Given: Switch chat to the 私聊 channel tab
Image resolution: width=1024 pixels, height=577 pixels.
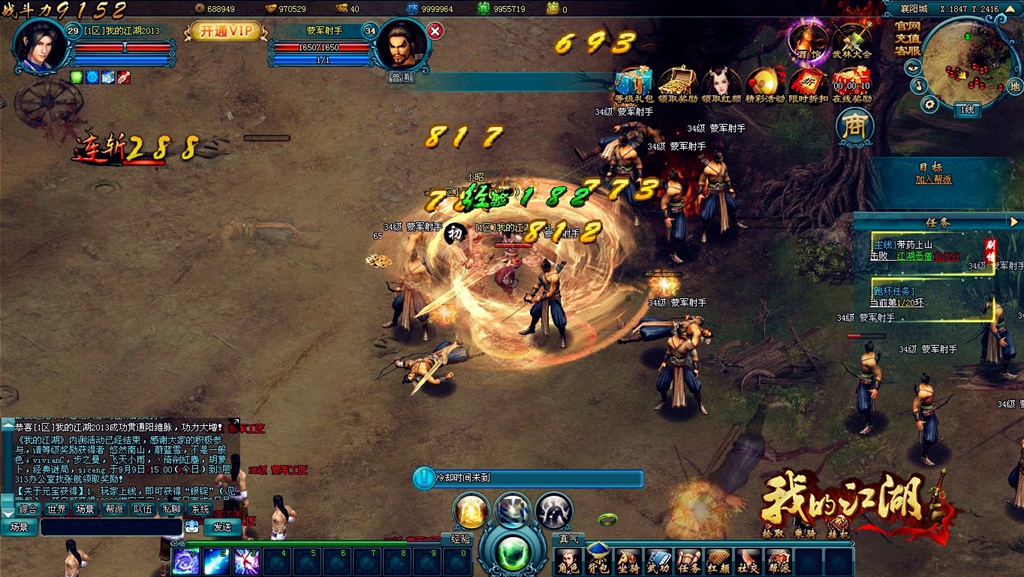Looking at the screenshot, I should (x=171, y=509).
